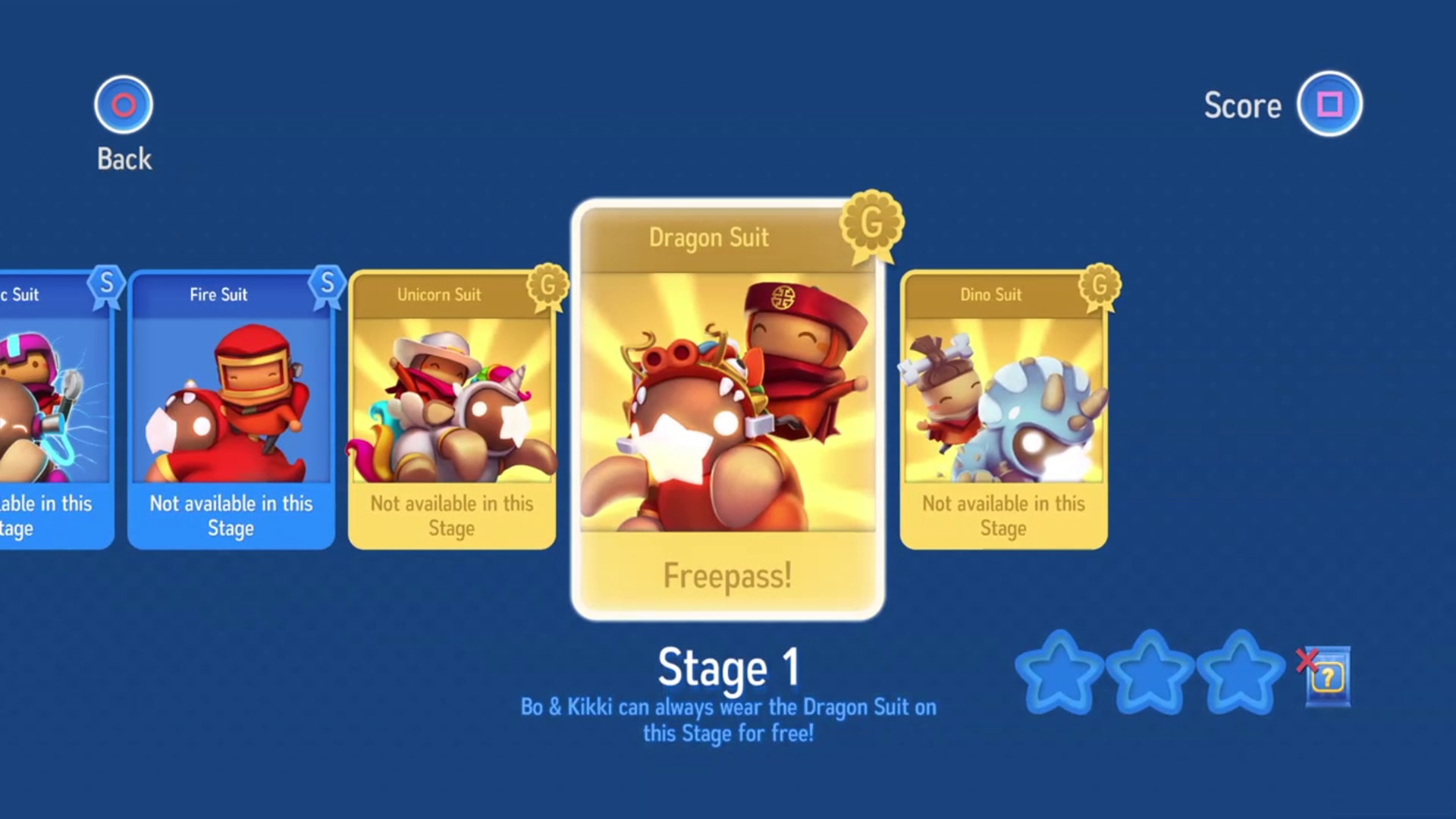This screenshot has width=1456, height=819.
Task: Select the Dragon Suit card
Action: click(x=728, y=409)
